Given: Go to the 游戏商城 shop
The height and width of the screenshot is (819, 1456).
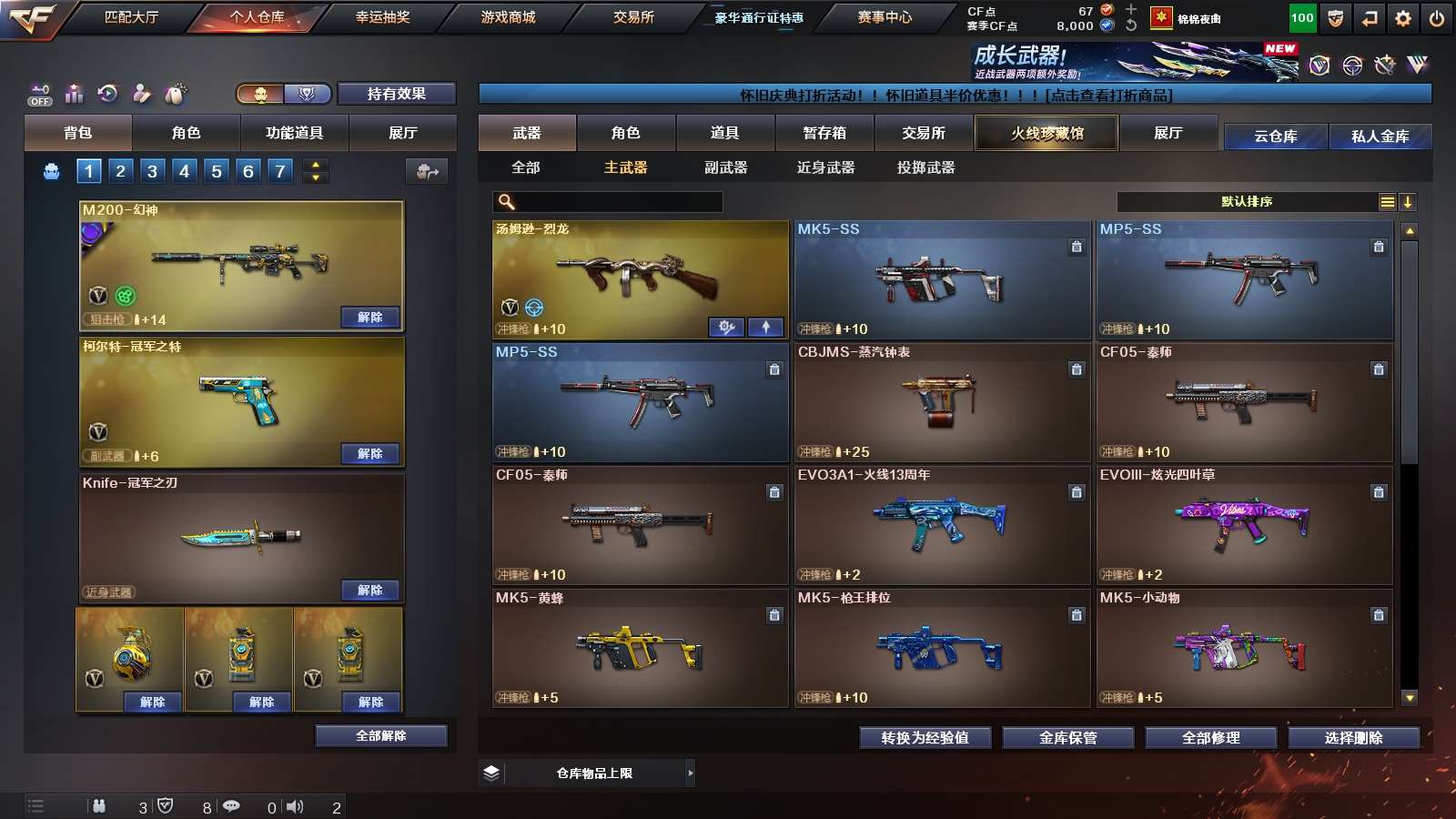Looking at the screenshot, I should tap(508, 17).
